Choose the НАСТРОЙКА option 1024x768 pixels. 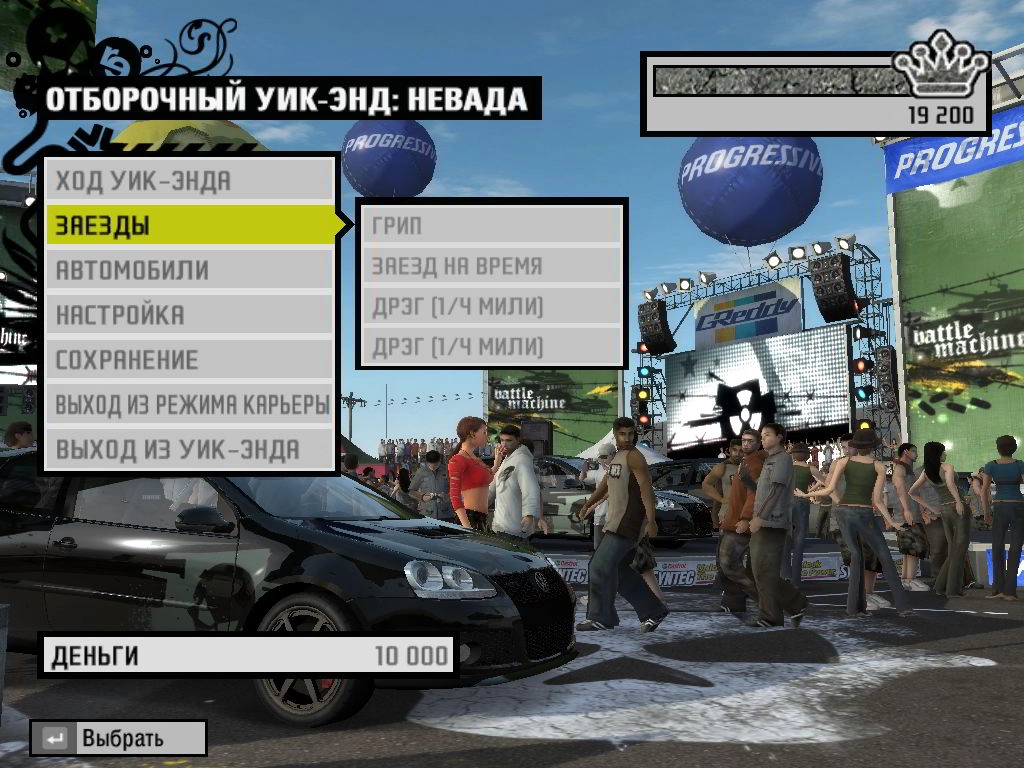click(188, 315)
